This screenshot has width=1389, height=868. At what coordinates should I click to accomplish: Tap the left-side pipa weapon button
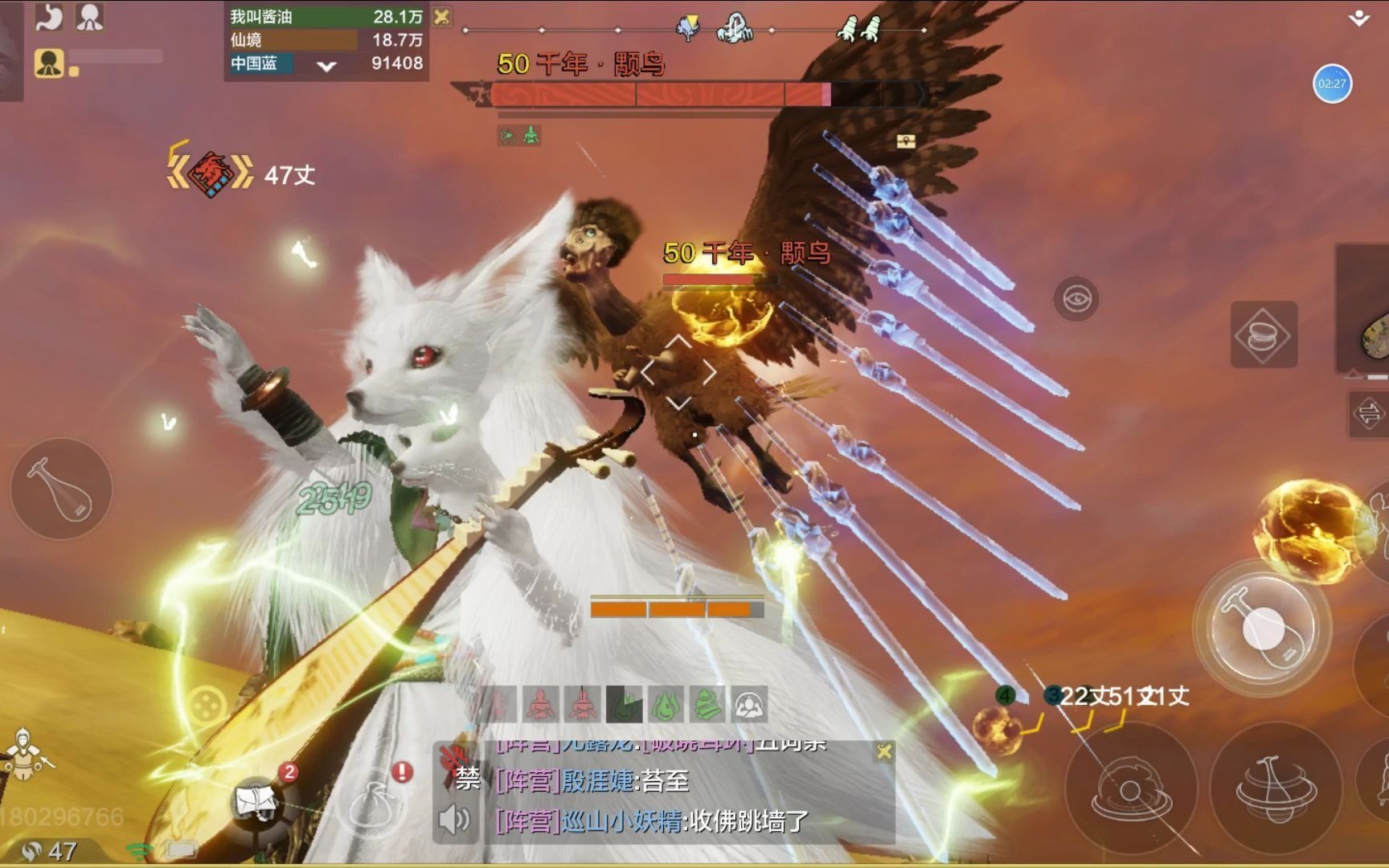(x=61, y=489)
